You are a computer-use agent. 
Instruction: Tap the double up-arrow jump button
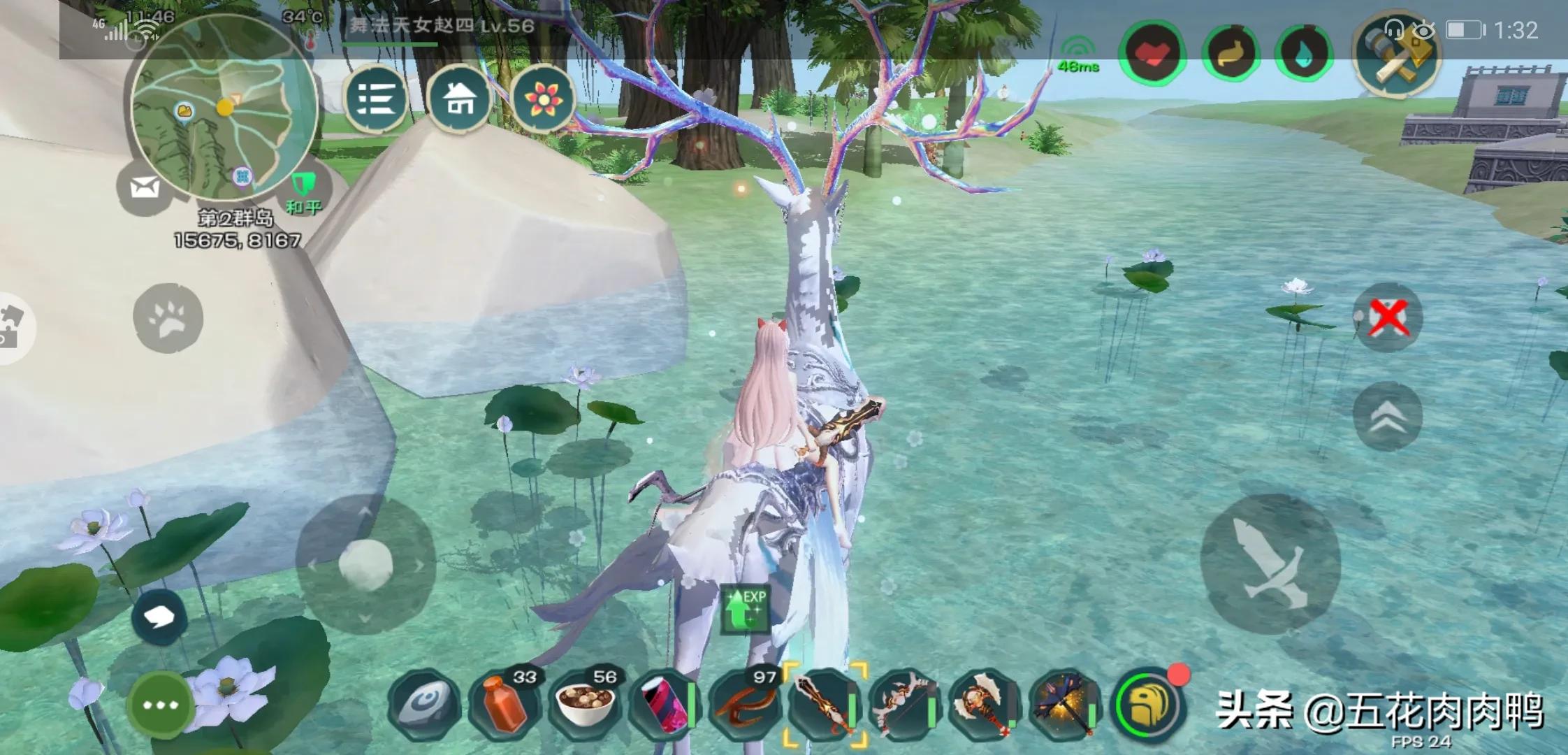(x=1388, y=417)
